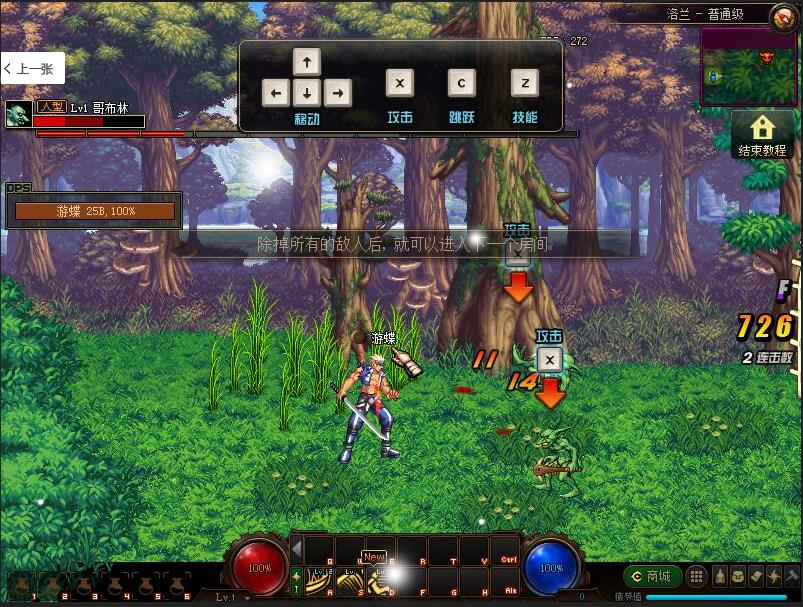Open the nine-dot grid menu

(697, 577)
